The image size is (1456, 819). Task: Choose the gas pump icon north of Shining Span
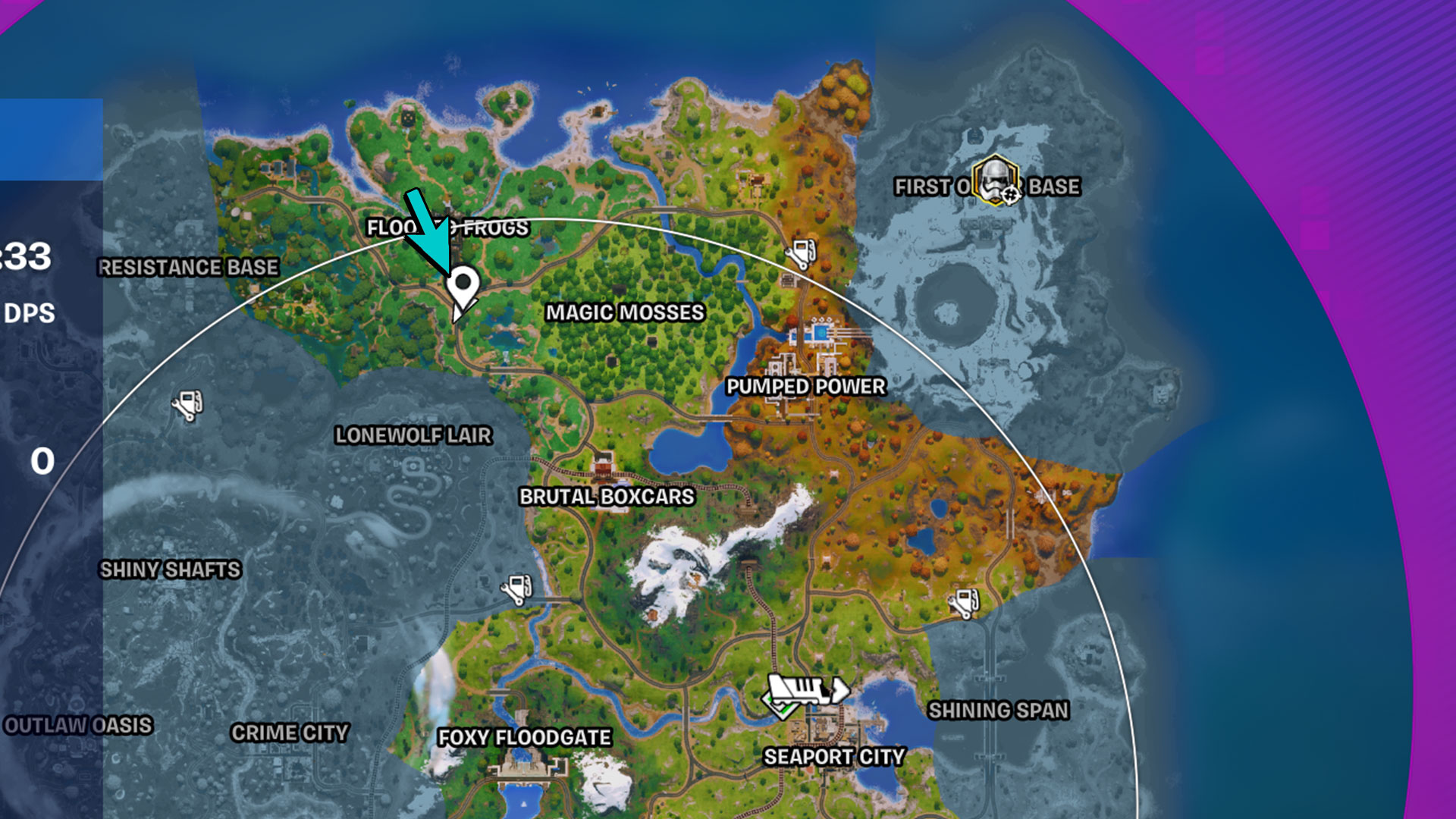tap(964, 603)
